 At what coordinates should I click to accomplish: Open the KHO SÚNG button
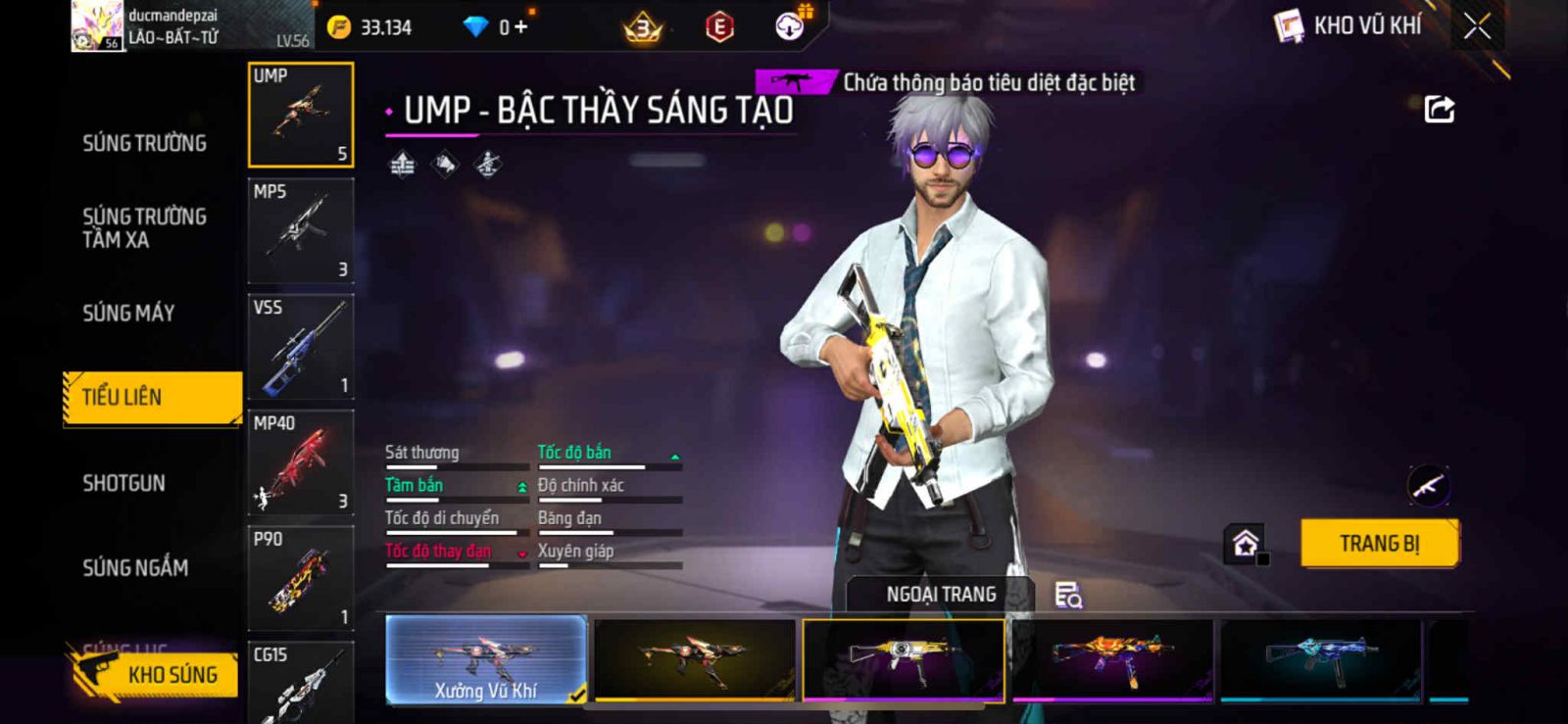[156, 674]
